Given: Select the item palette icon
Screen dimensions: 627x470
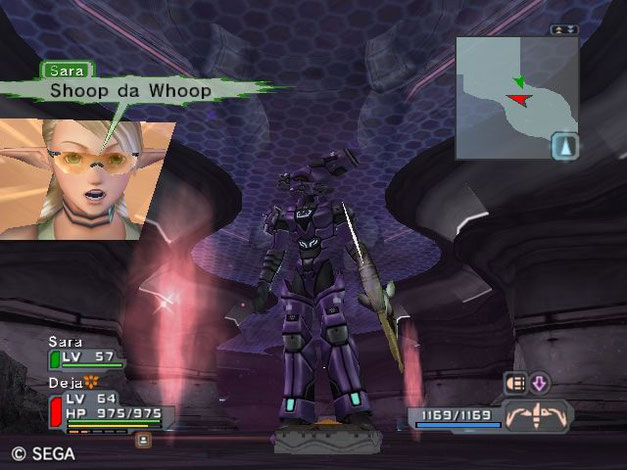Looking at the screenshot, I should point(516,381).
